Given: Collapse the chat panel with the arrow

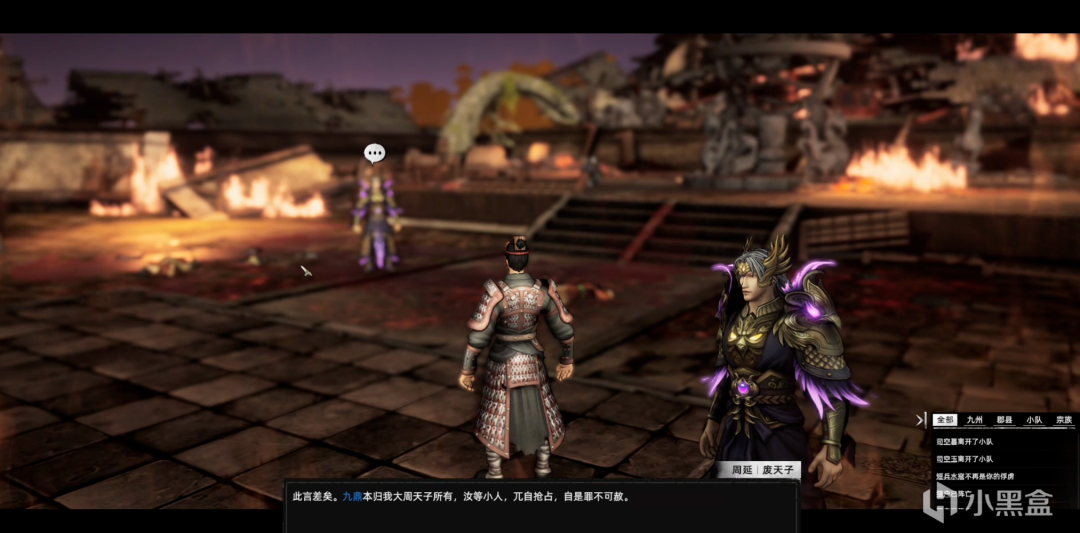Looking at the screenshot, I should pos(921,420).
